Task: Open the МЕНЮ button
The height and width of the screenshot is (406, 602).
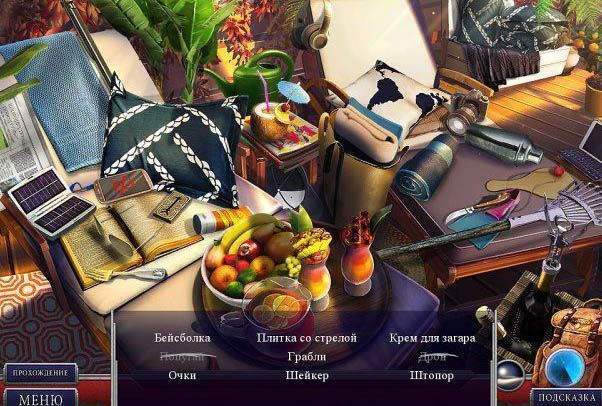Action: pos(39,398)
